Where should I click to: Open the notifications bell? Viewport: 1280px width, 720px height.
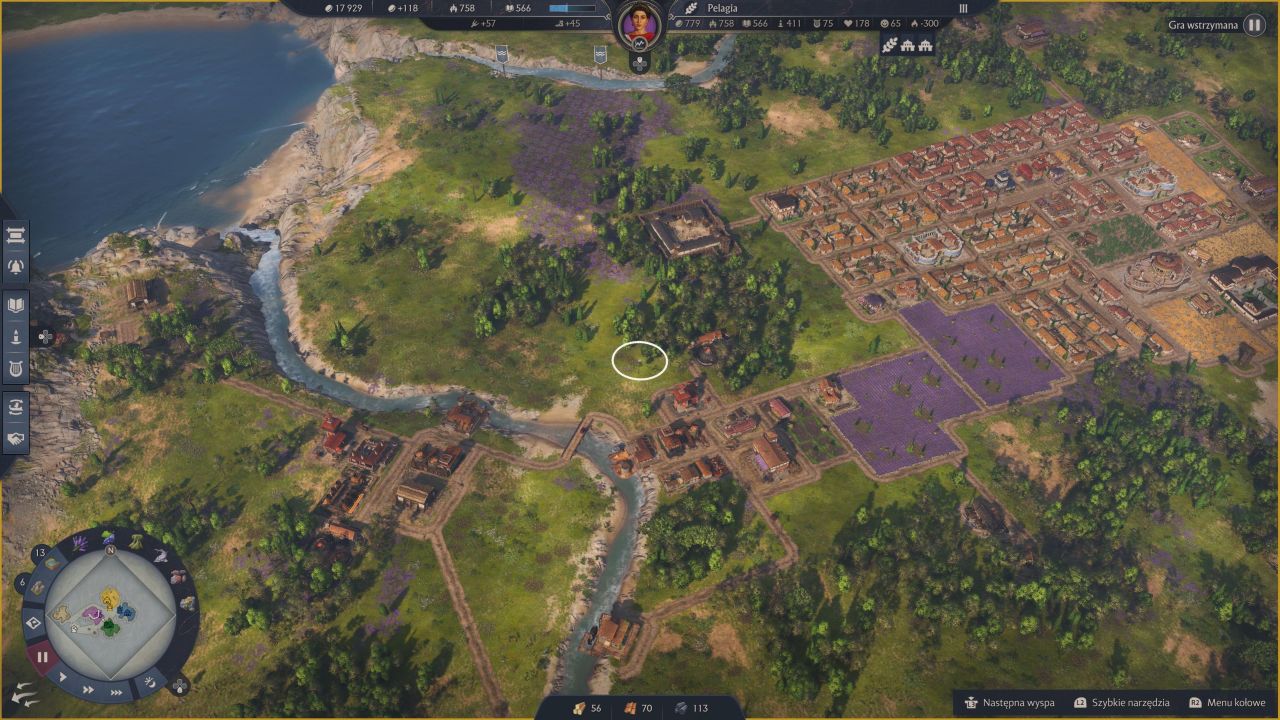tap(16, 266)
